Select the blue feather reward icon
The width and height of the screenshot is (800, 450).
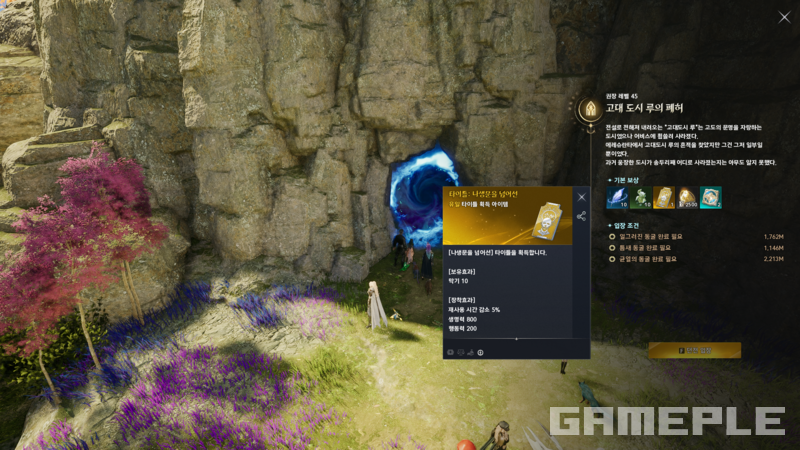(616, 198)
